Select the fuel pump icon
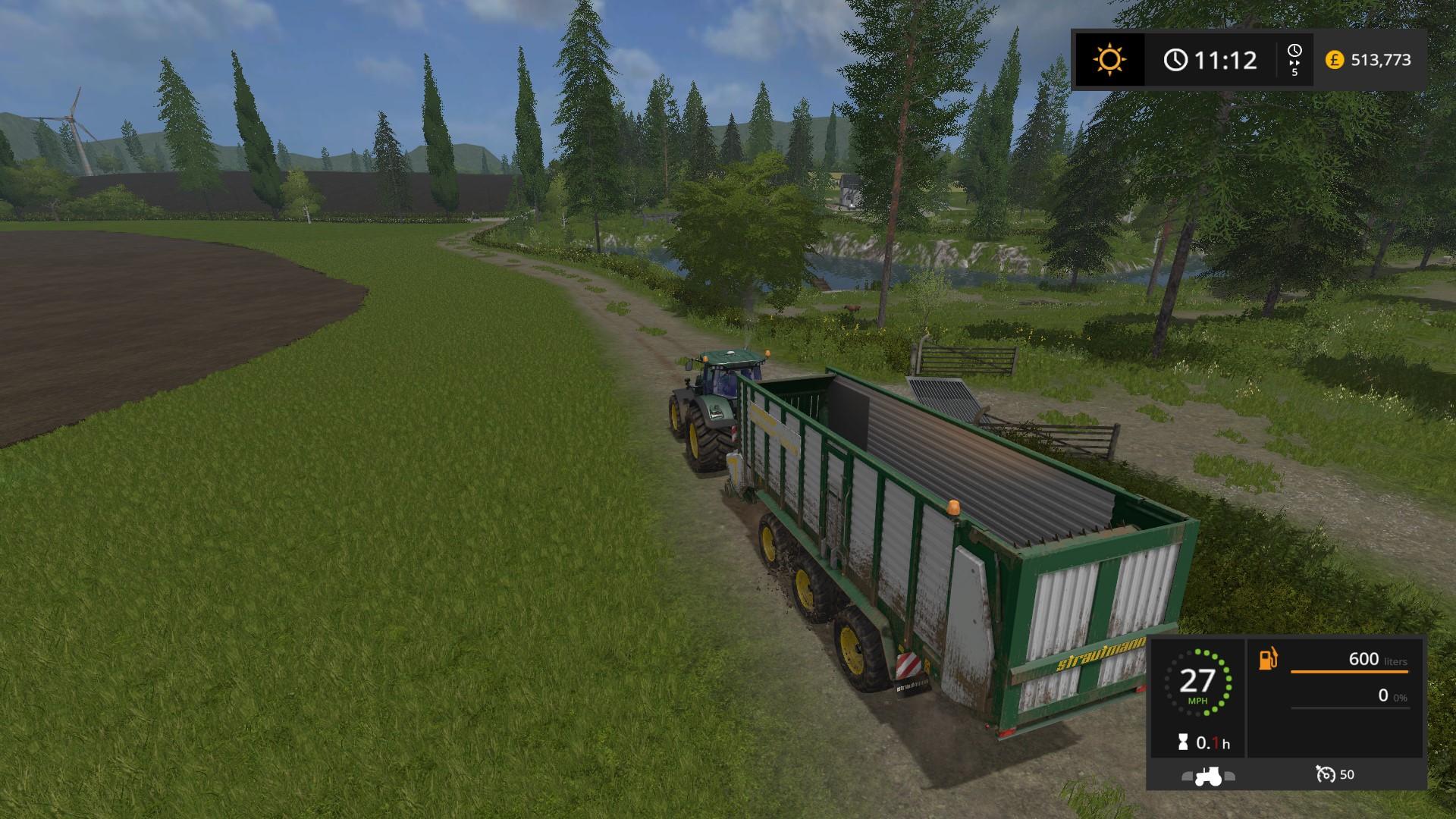 [x=1268, y=658]
